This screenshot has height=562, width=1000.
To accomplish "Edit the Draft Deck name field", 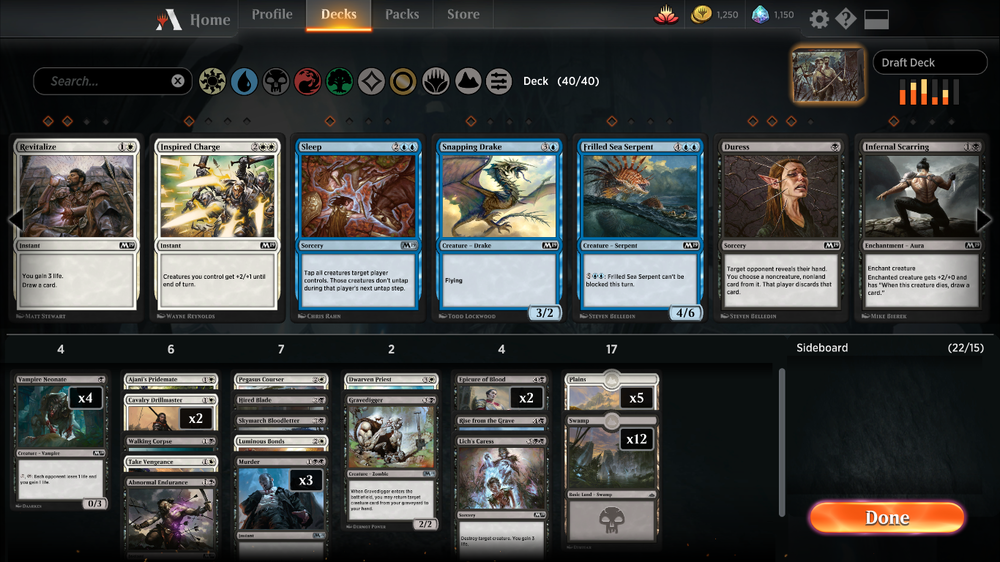I will tap(930, 62).
